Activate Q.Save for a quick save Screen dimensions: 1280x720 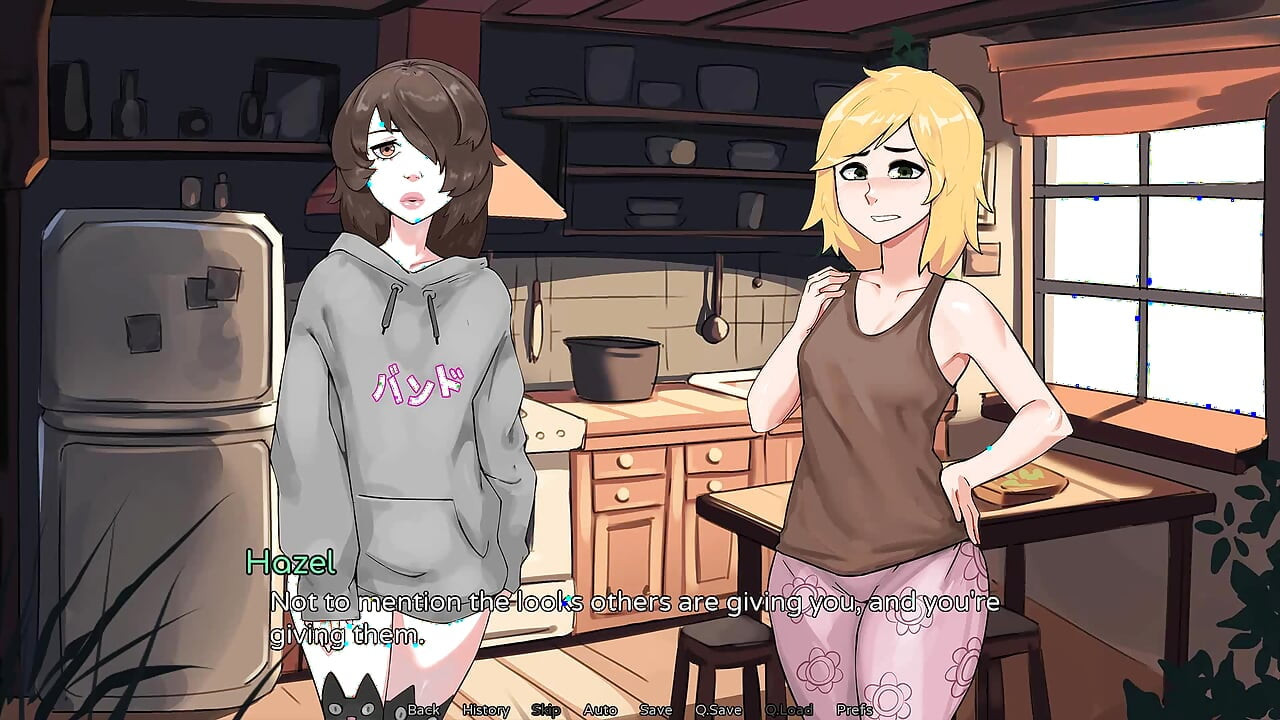tap(717, 709)
